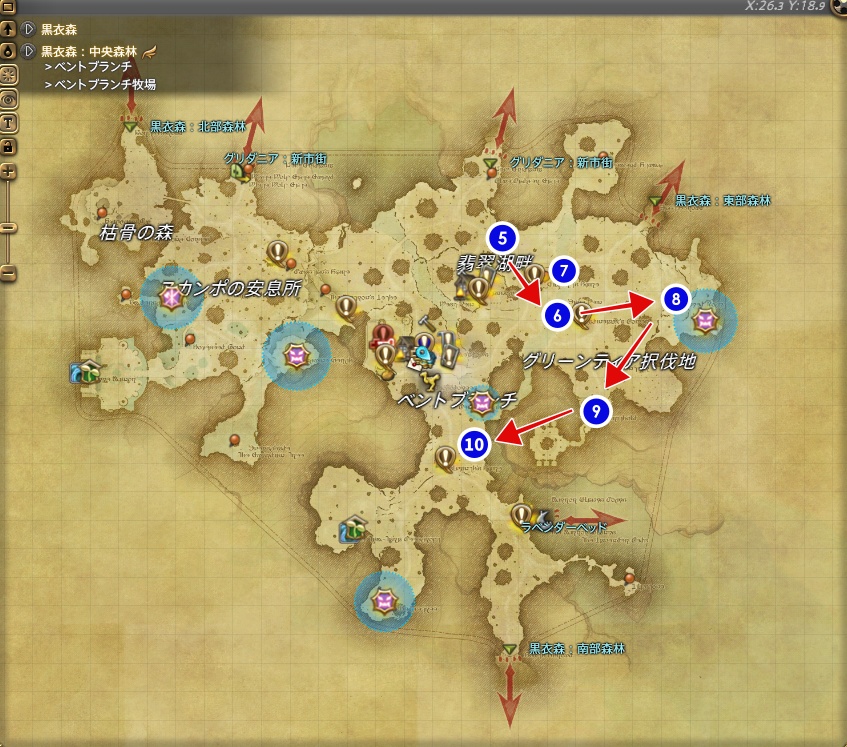Click the sun-shaped map toolbar button
This screenshot has width=847, height=747.
(8, 75)
